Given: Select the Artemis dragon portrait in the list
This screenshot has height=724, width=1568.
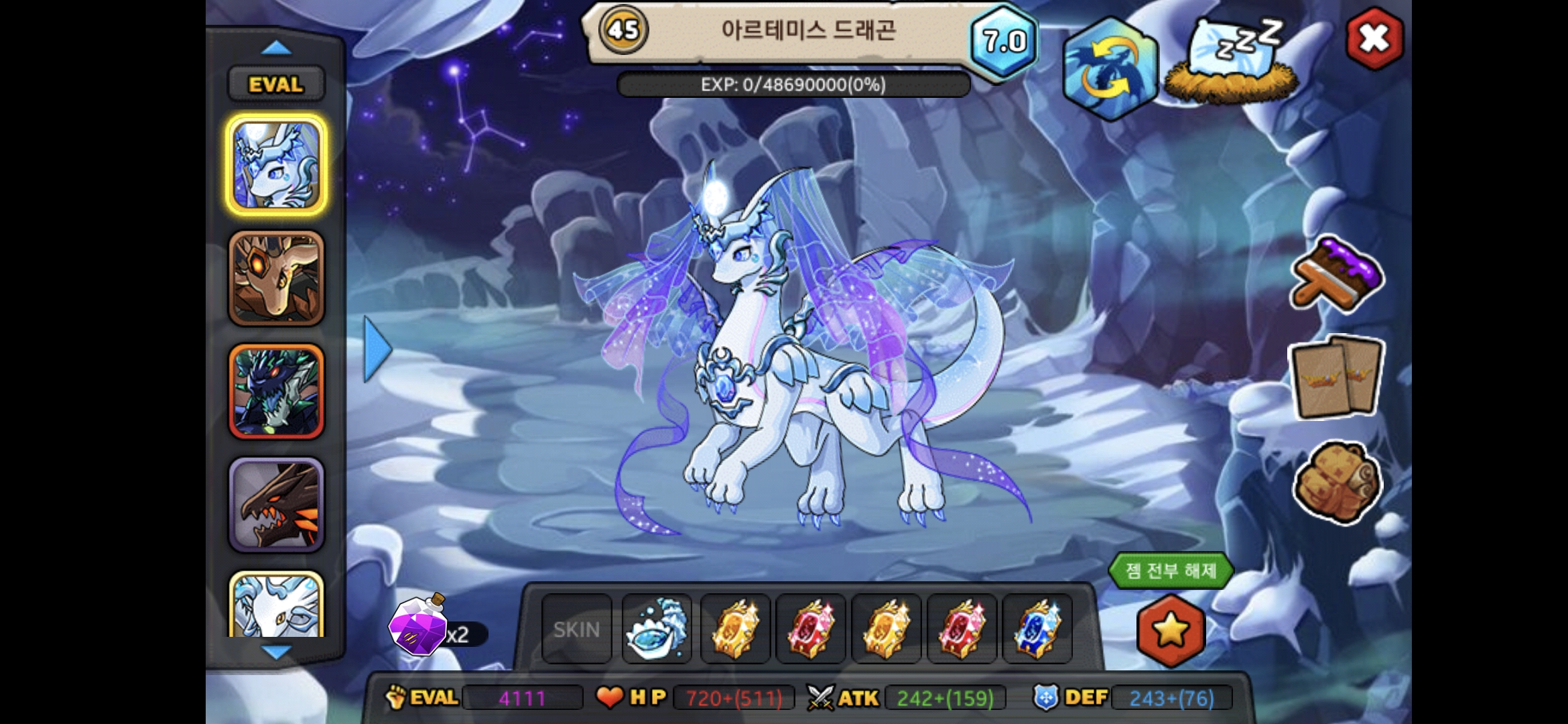Looking at the screenshot, I should coord(276,165).
